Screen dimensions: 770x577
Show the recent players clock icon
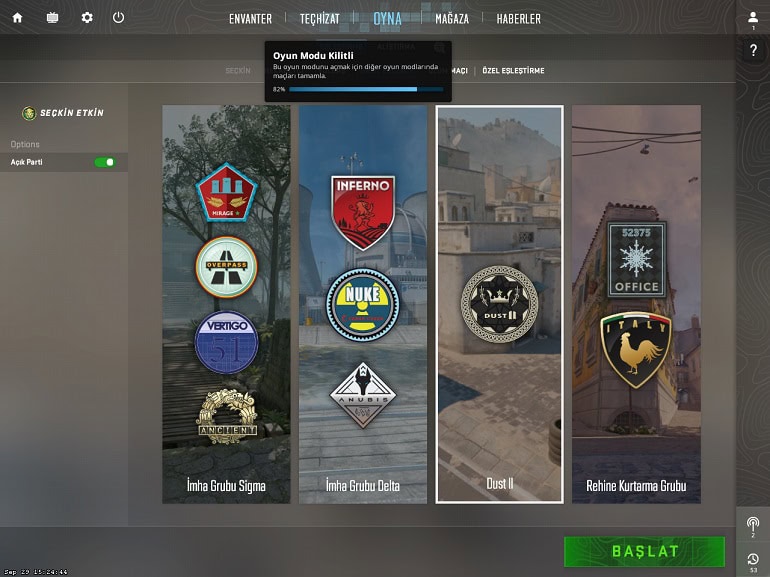pyautogui.click(x=753, y=559)
